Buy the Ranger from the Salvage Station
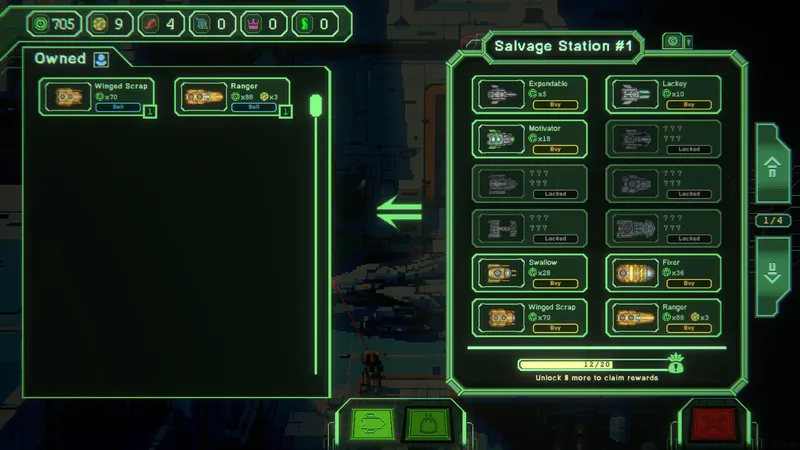 tap(690, 327)
